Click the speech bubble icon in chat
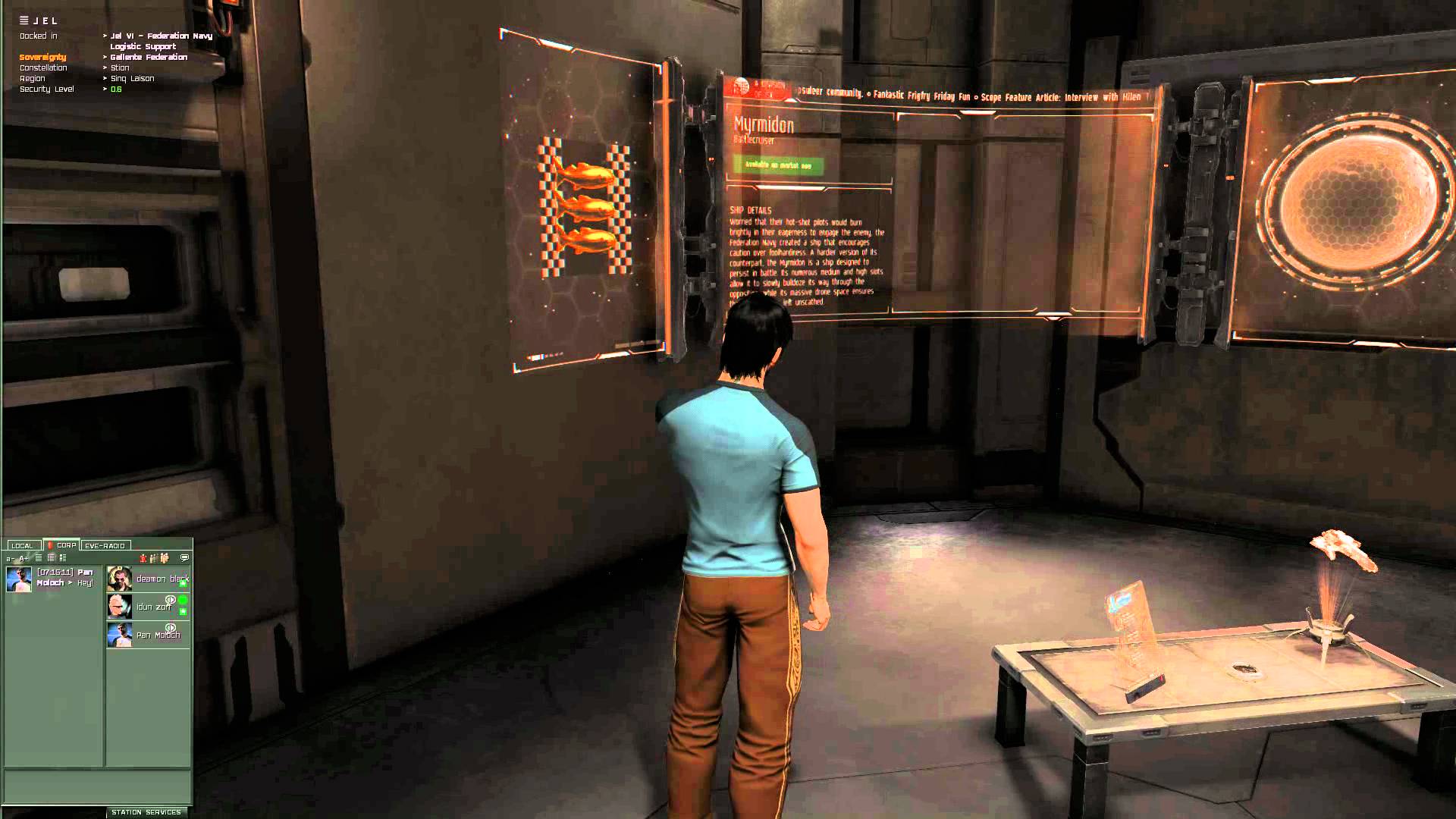This screenshot has height=819, width=1456. pos(185,558)
